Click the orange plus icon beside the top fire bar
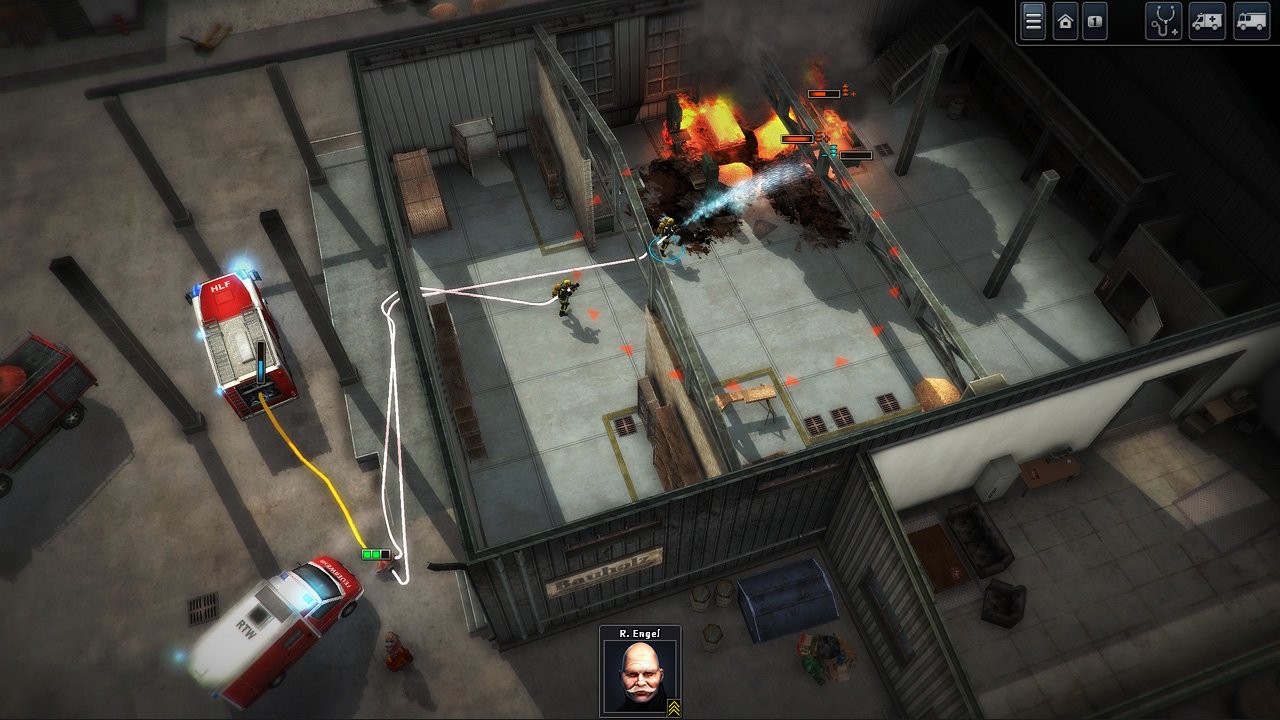Viewport: 1280px width, 720px height. point(854,93)
